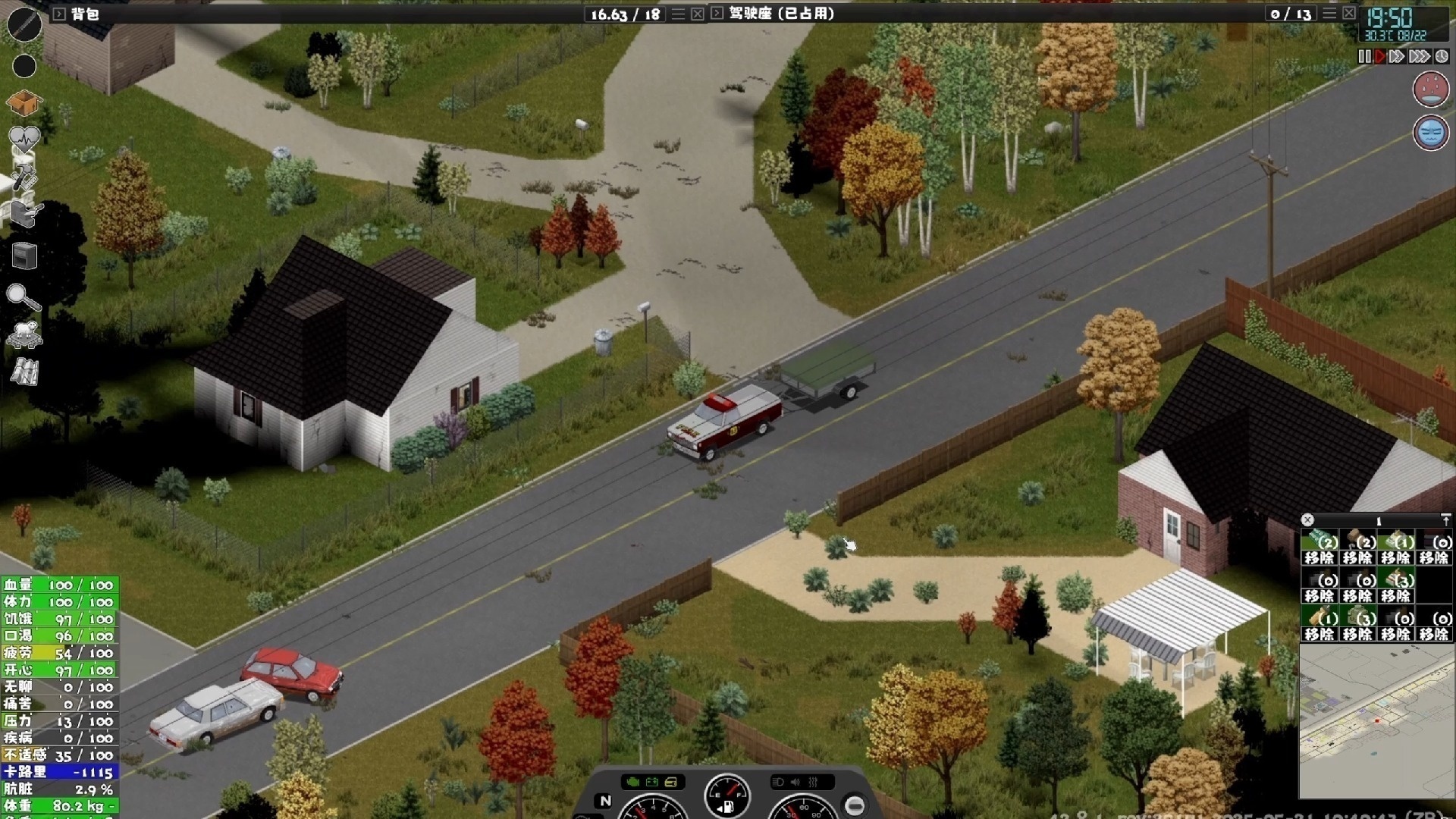The height and width of the screenshot is (819, 1456).
Task: Set game speed to normal play
Action: (x=1380, y=57)
